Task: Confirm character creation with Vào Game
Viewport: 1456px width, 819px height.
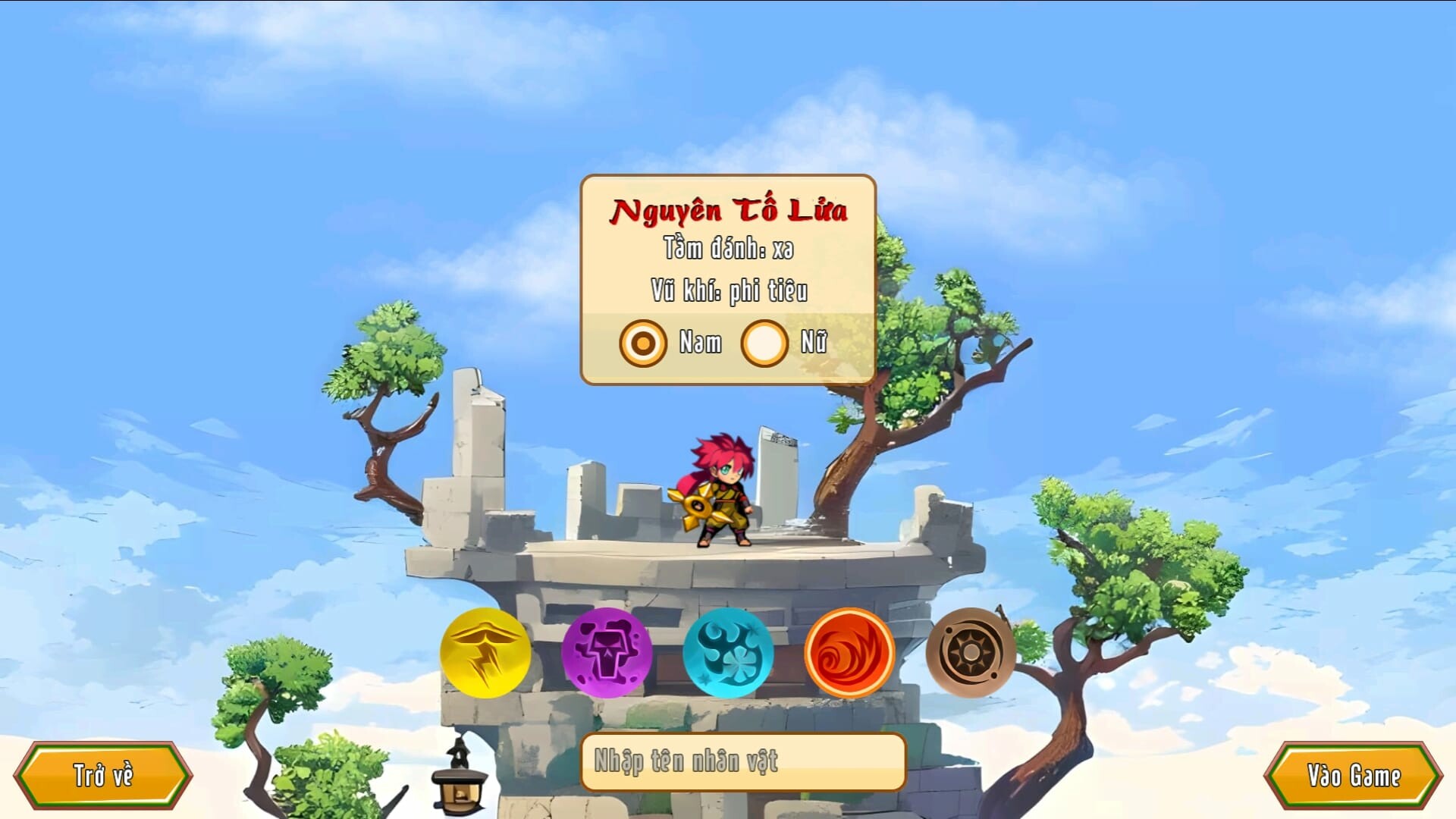Action: click(x=1352, y=775)
